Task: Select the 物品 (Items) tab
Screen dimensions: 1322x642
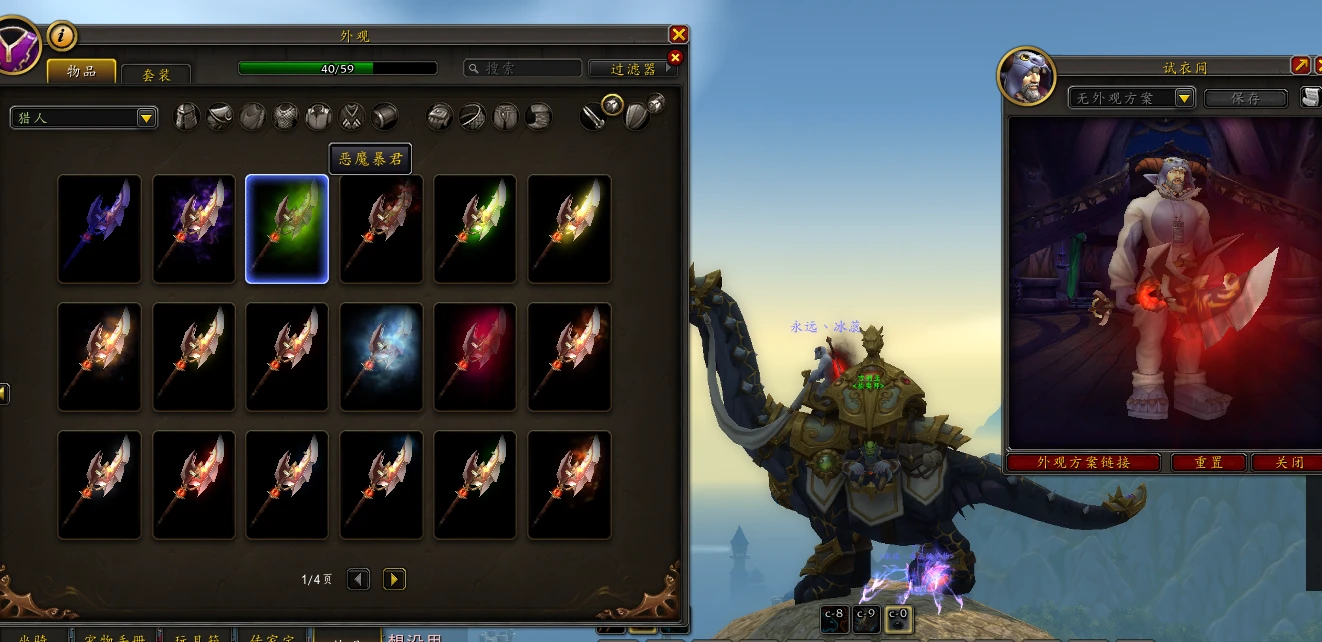Action: tap(82, 71)
